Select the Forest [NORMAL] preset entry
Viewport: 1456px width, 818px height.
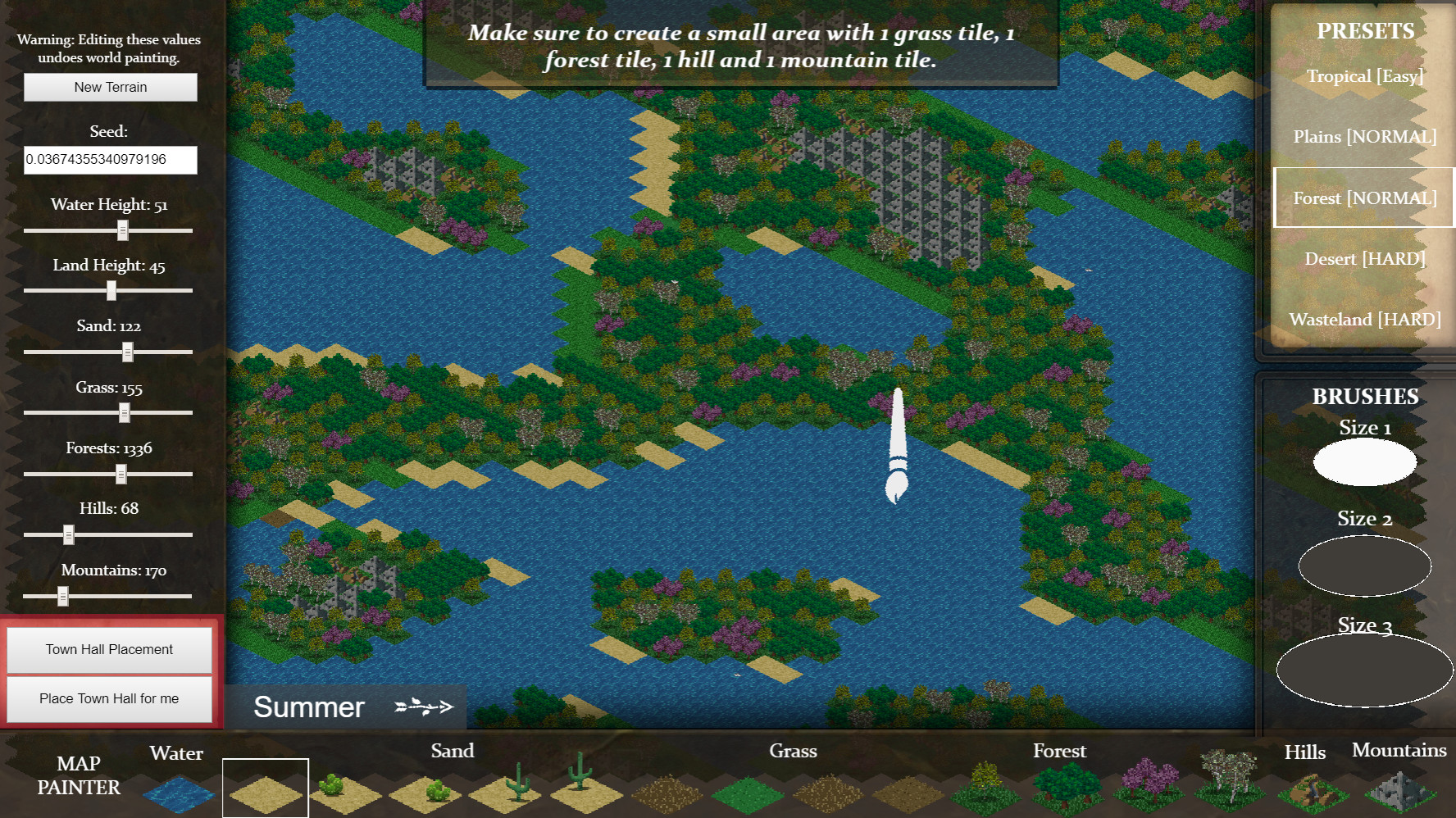1364,197
